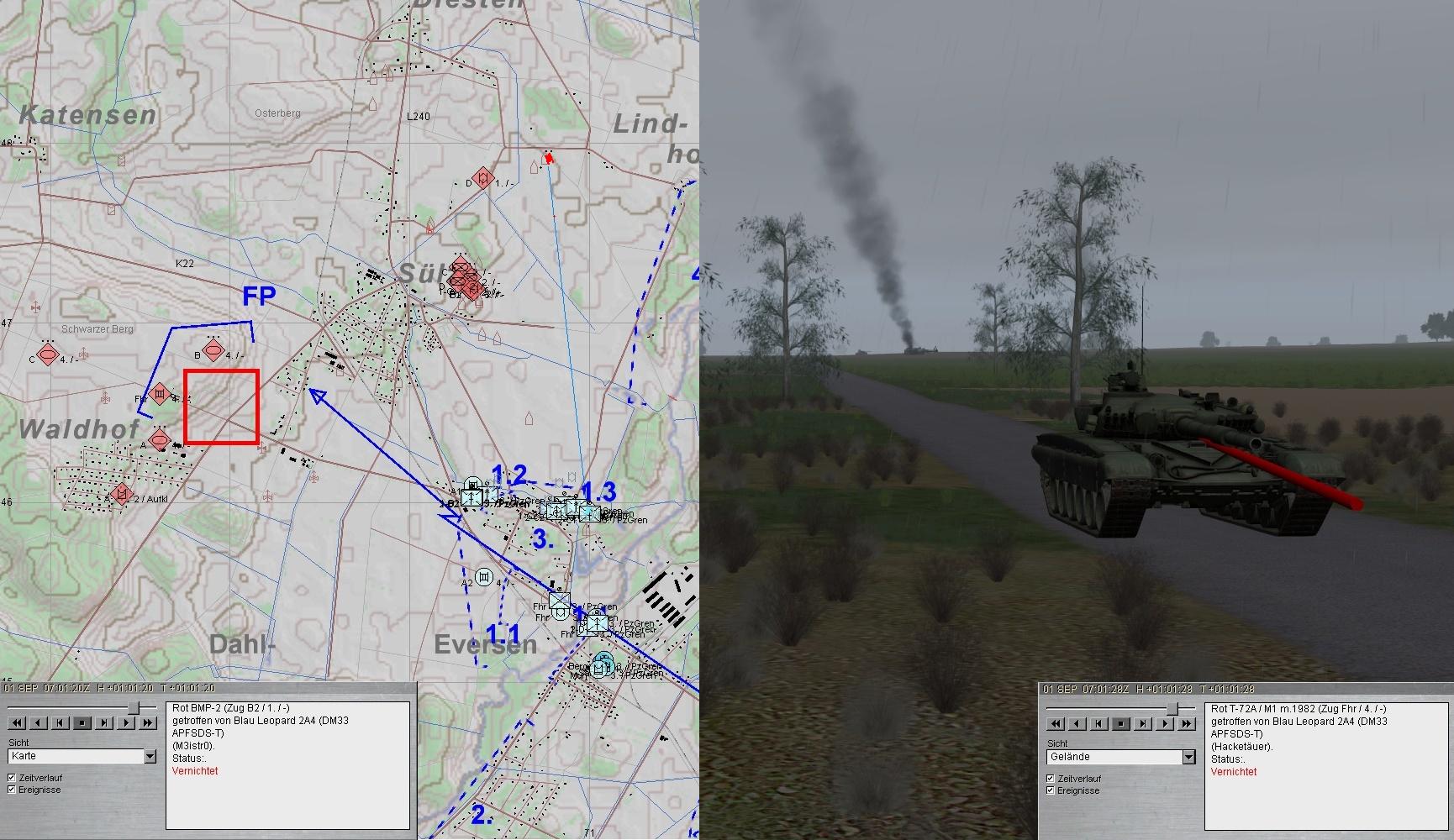Fast rewind the Karte map replay
This screenshot has height=840, width=1454.
(x=17, y=722)
